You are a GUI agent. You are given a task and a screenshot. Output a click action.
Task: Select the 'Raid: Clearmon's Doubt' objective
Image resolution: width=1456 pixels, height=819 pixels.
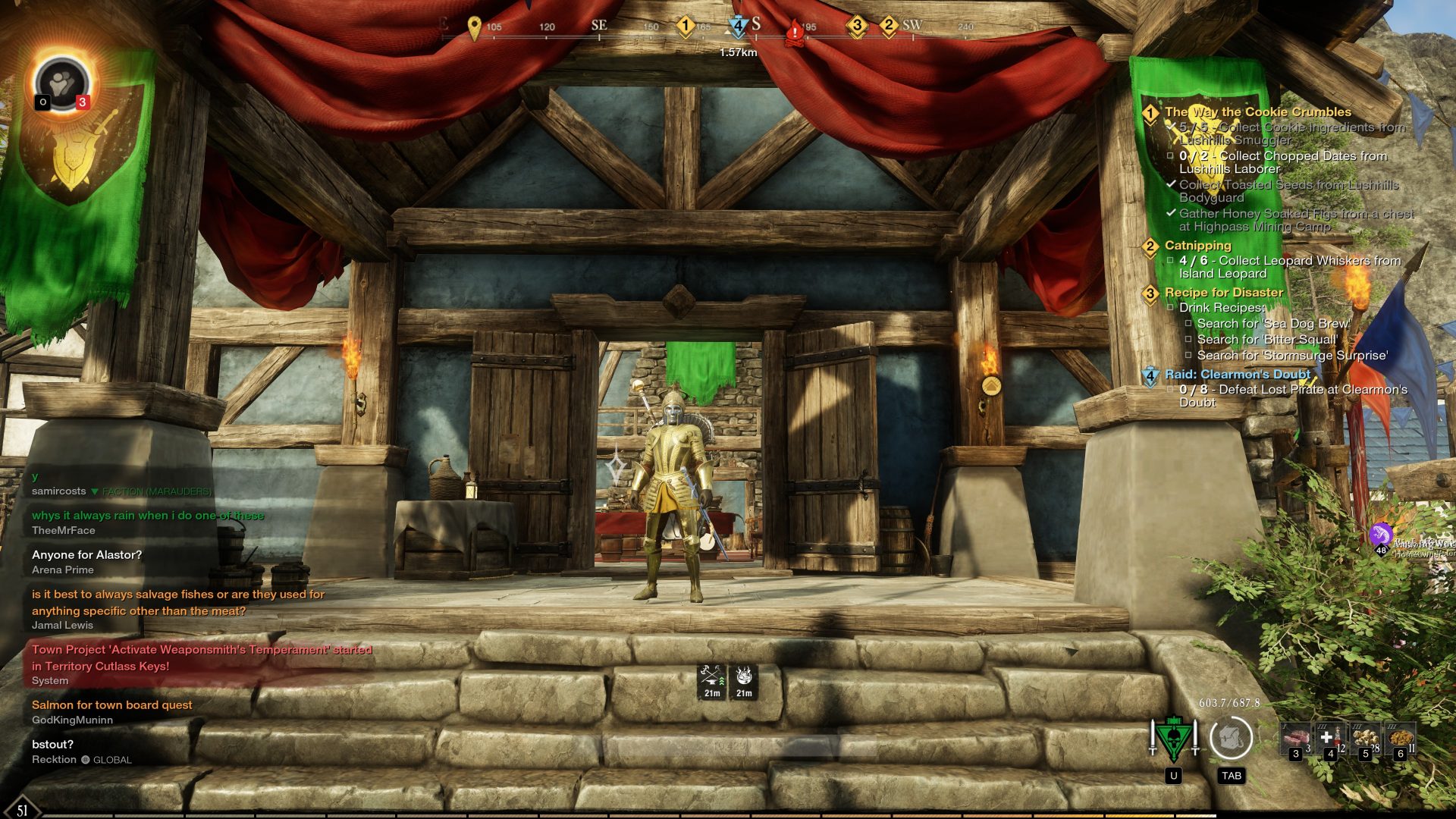pos(1237,375)
